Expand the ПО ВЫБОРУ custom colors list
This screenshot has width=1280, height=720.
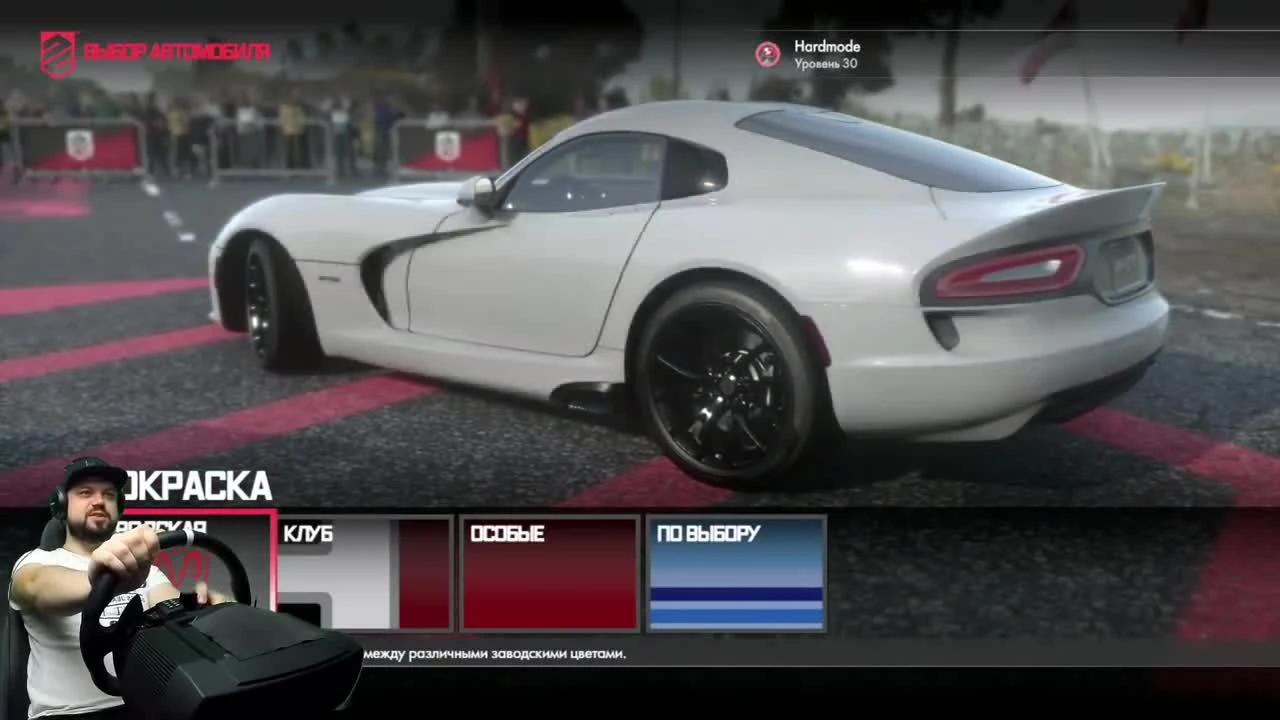pyautogui.click(x=736, y=575)
